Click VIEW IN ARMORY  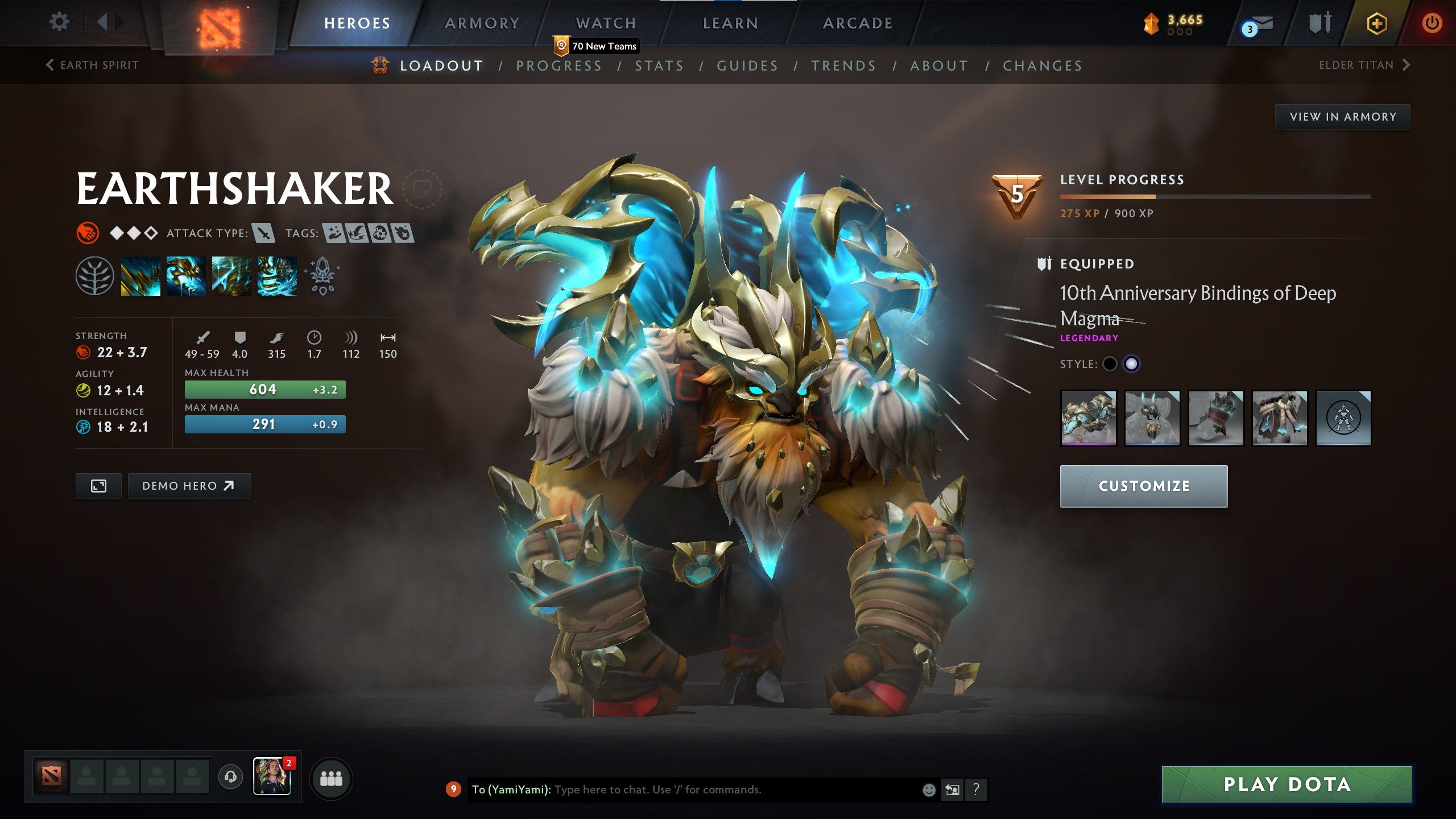click(1342, 115)
